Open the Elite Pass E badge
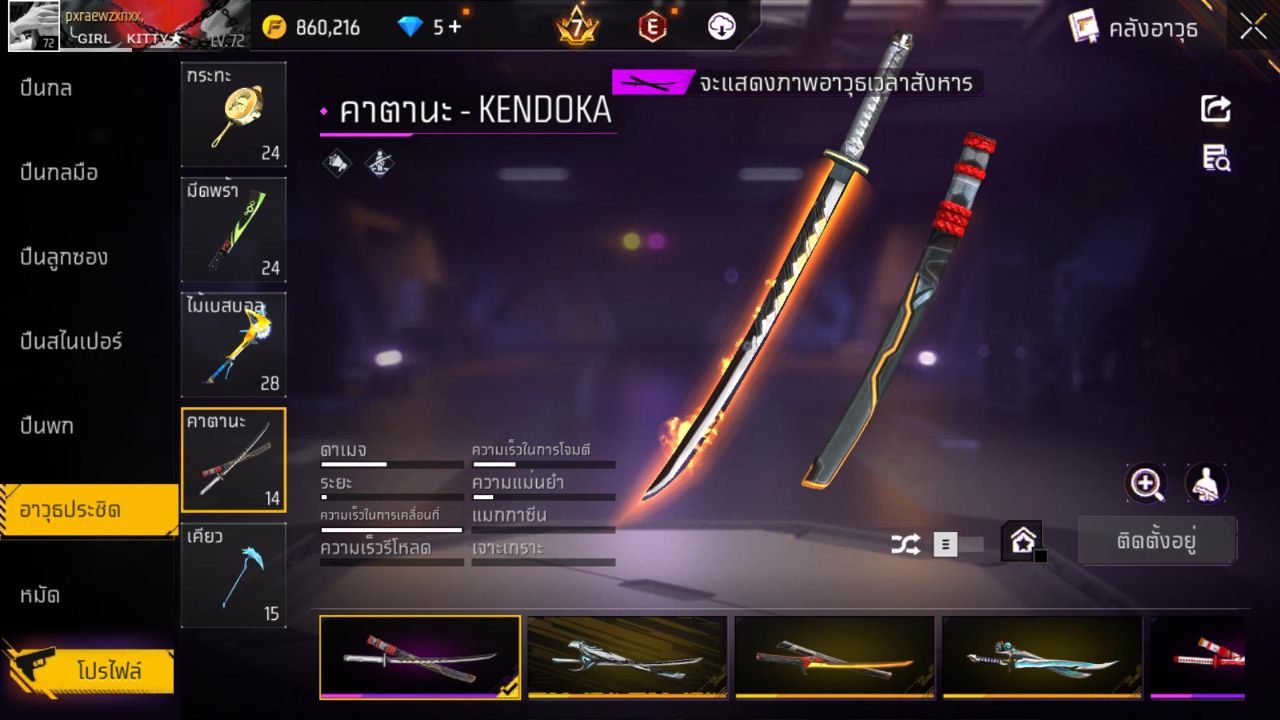 tap(652, 27)
